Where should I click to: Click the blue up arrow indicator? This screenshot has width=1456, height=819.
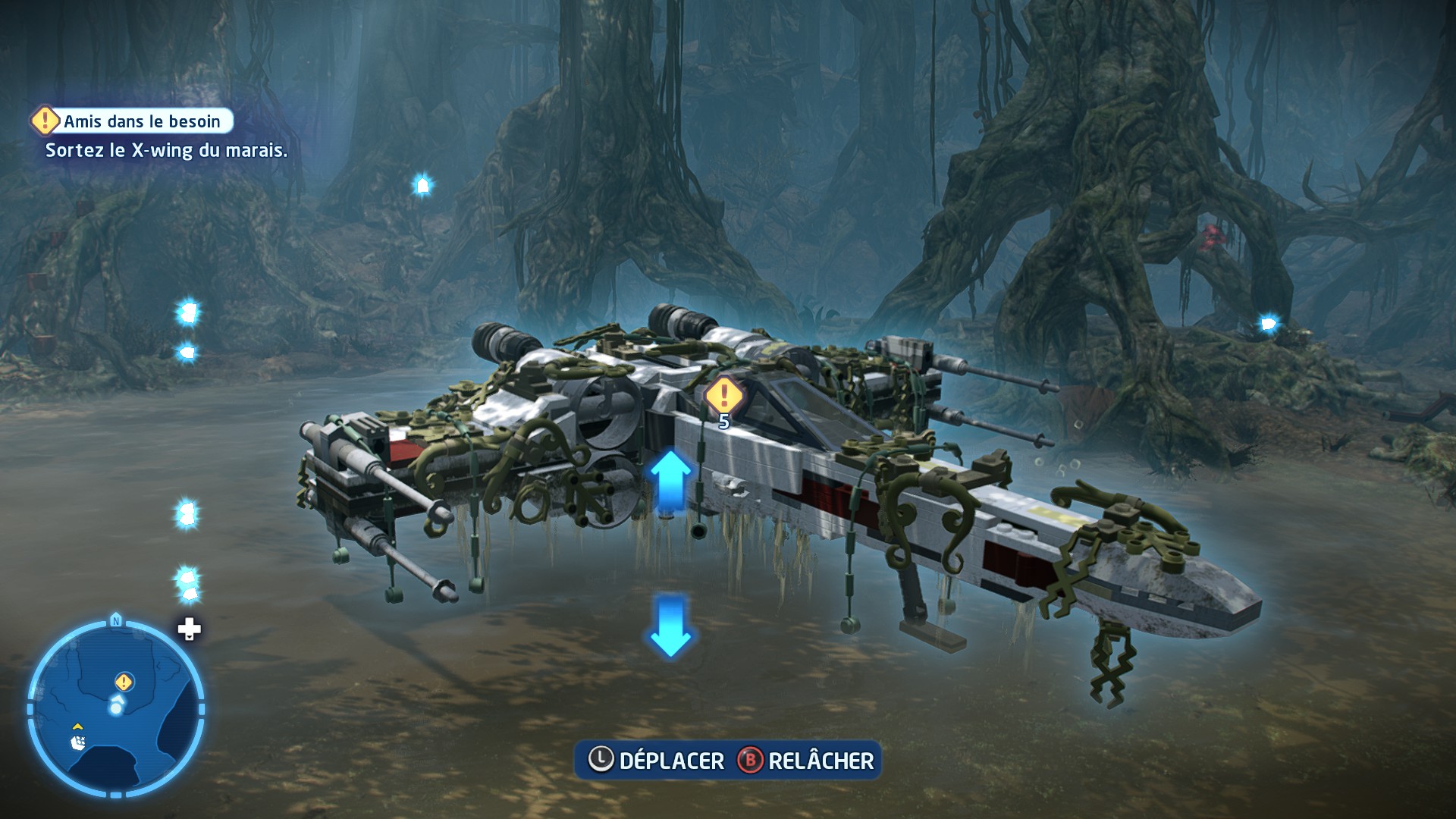670,479
